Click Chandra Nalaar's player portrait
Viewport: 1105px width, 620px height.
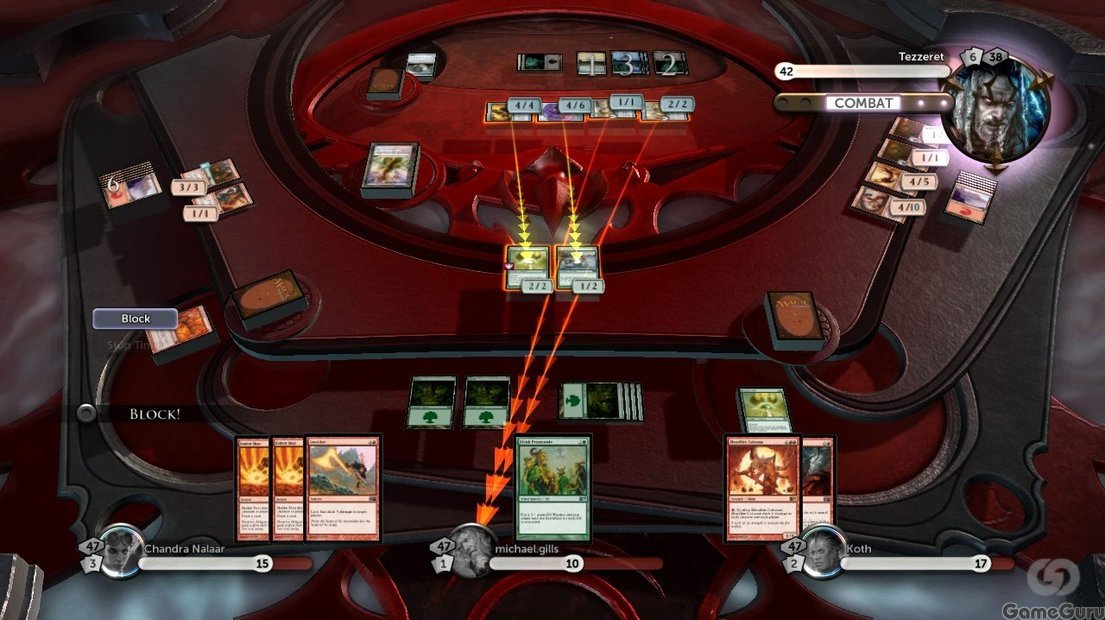click(121, 549)
